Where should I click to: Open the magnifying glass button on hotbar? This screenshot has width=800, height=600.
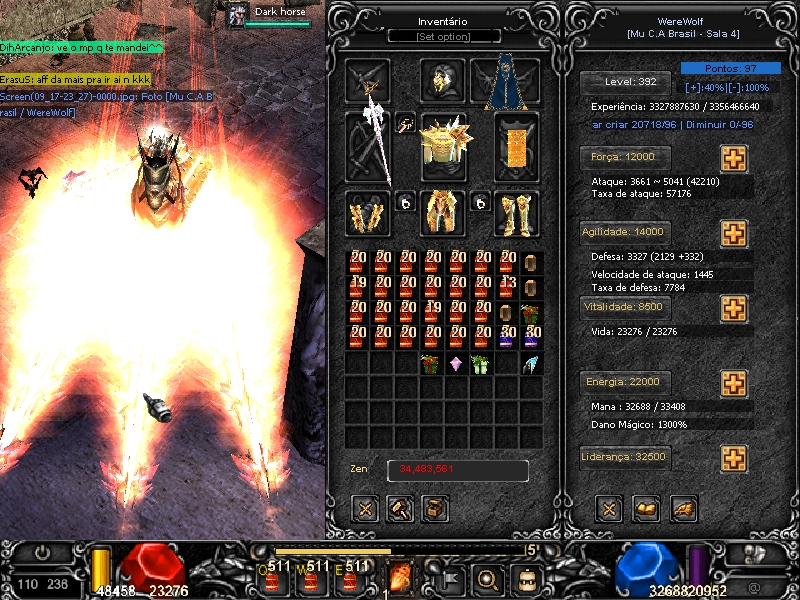click(x=488, y=577)
